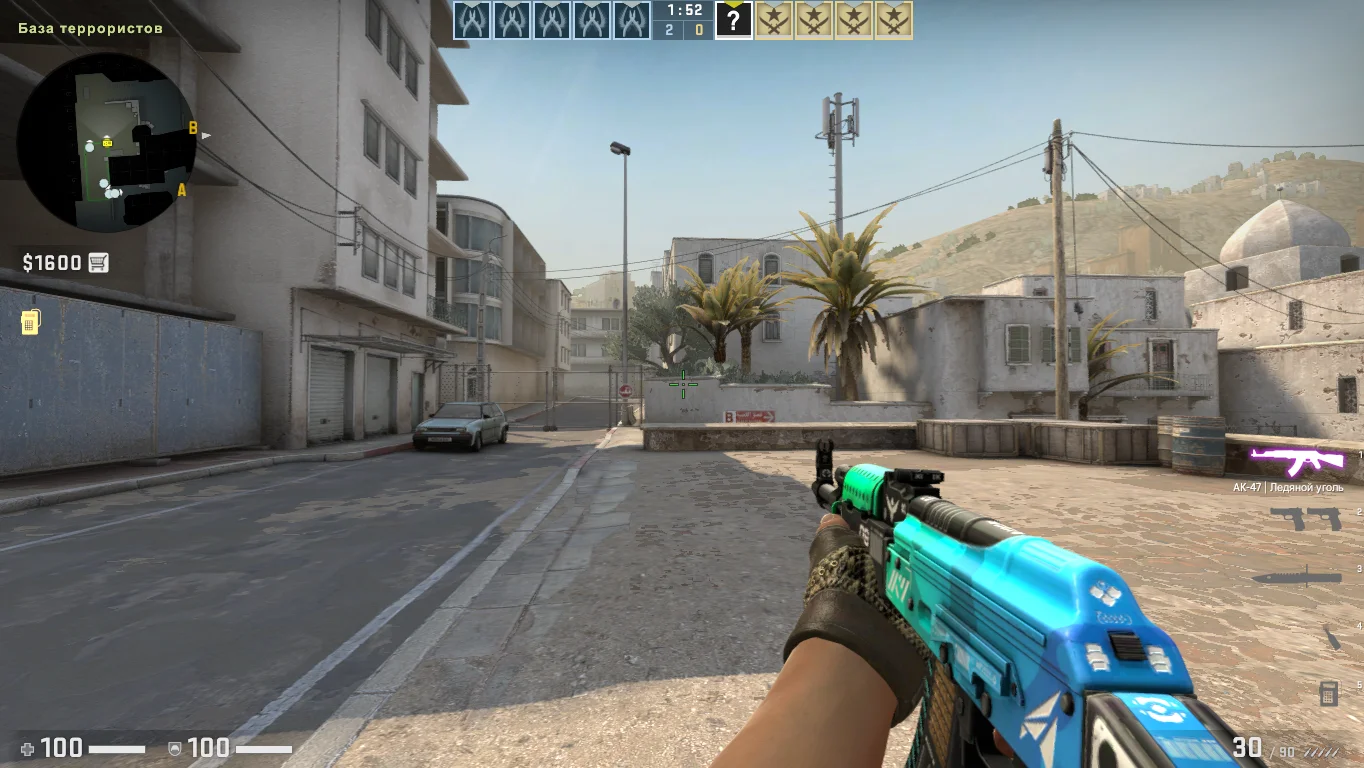Choose the grenade slot icon
Screen dimensions: 1364x768
(x=1332, y=637)
